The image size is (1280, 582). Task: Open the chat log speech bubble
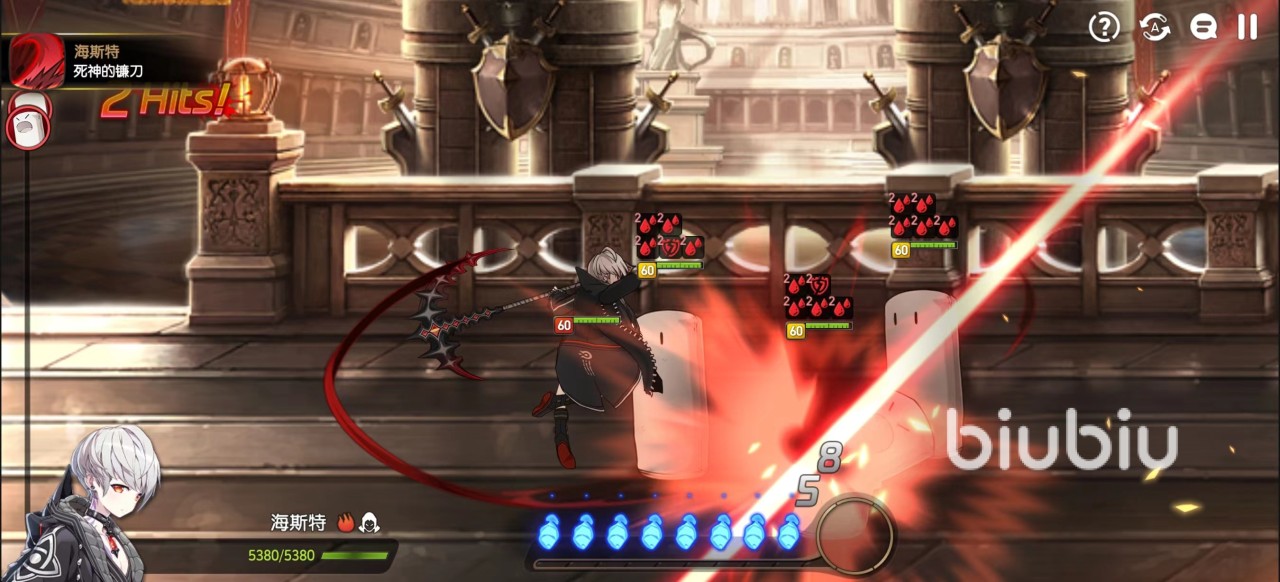pos(1203,27)
